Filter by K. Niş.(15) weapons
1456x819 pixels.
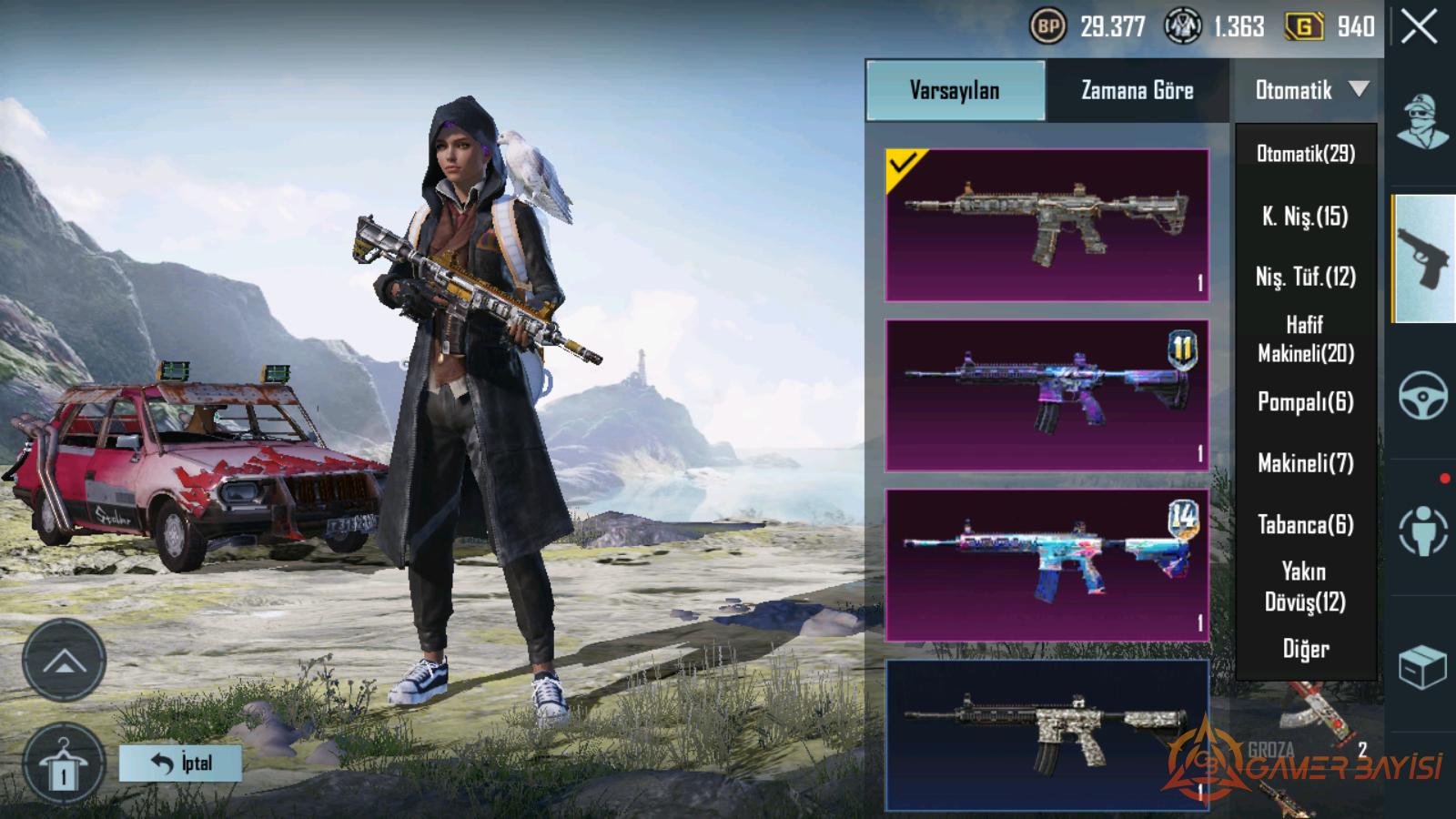coord(1305,217)
